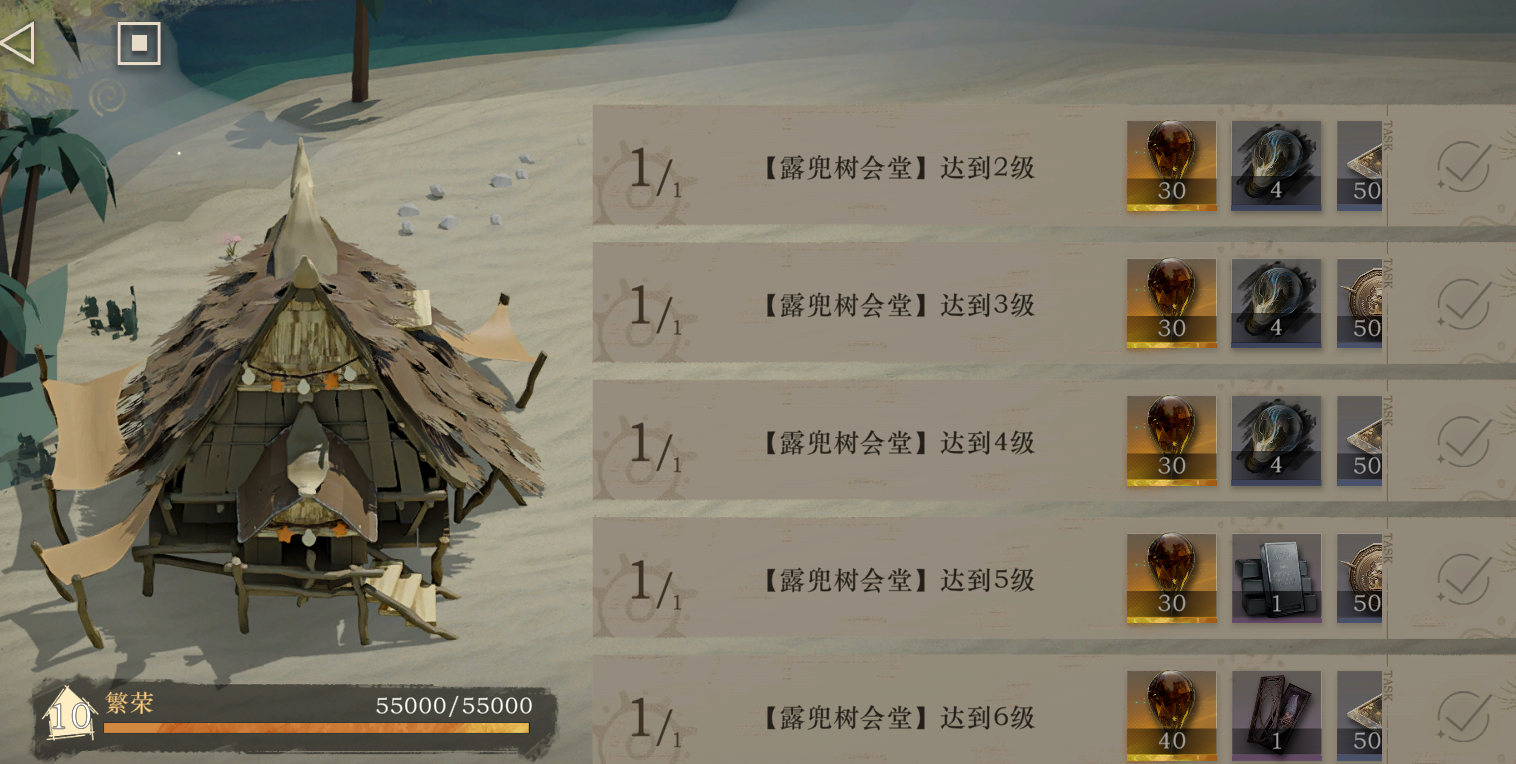Tap the amber reward showing 40 in level 6 row

(x=1171, y=716)
